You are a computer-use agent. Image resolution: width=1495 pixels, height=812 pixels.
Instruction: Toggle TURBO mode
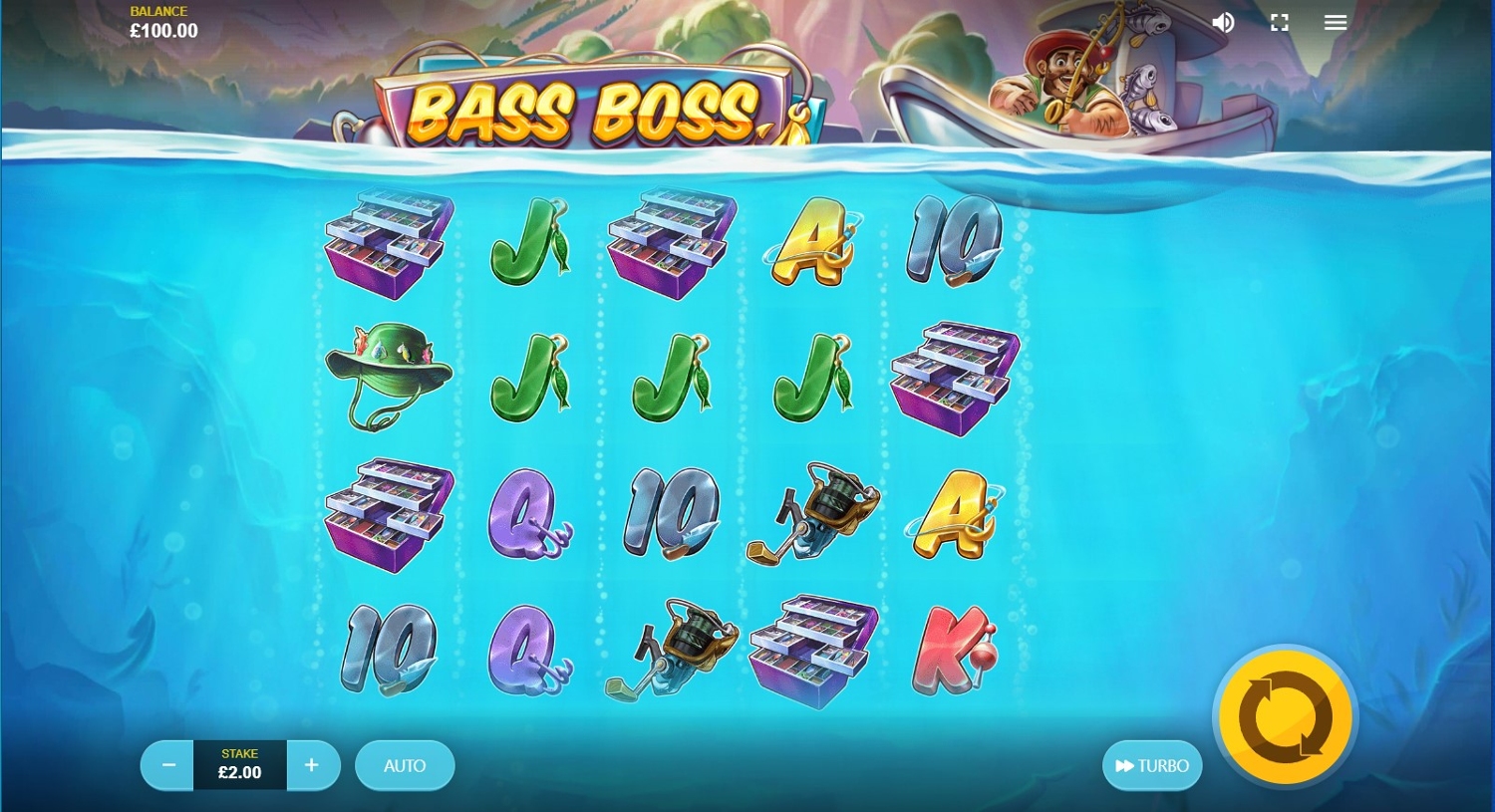[1152, 765]
